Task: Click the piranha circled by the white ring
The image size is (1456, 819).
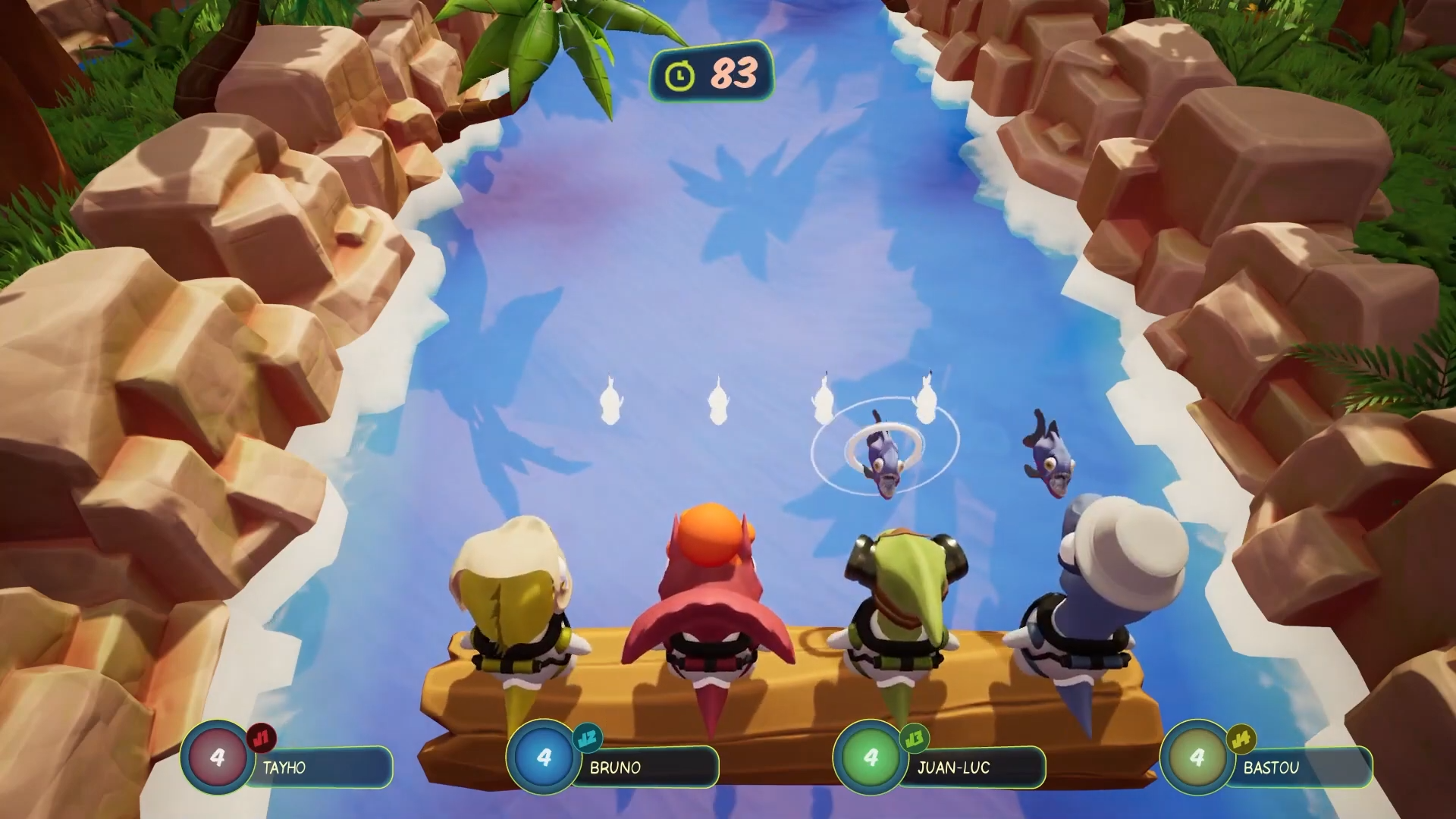Action: [884, 457]
